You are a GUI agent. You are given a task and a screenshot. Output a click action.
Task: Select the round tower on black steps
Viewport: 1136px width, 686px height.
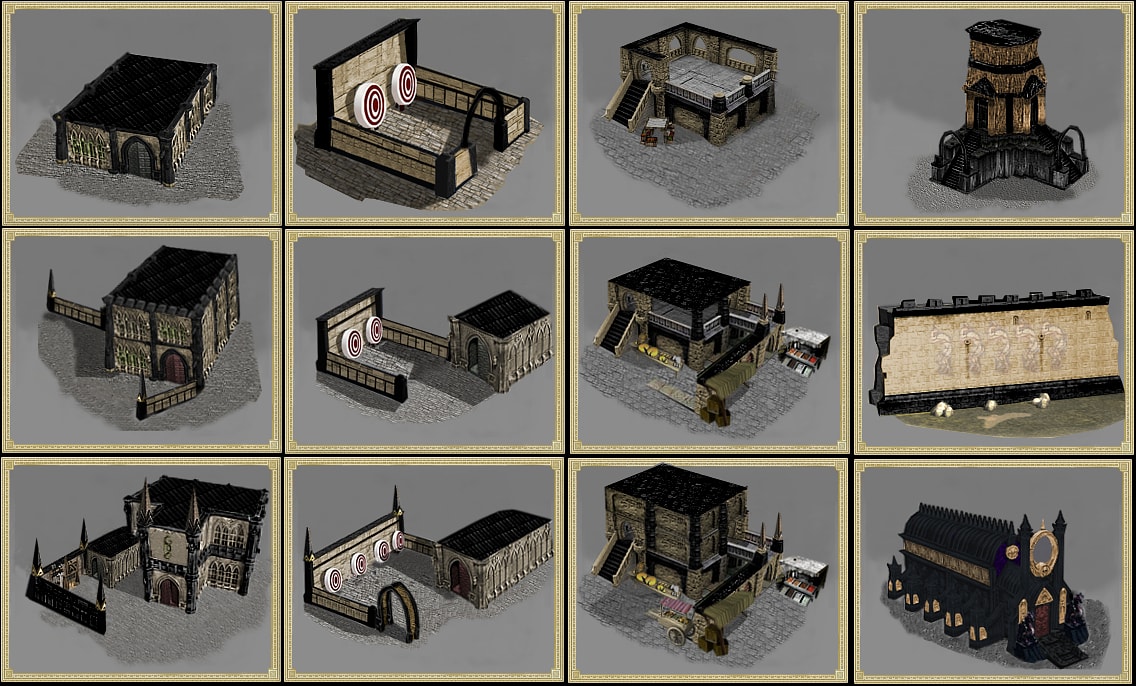pos(994,113)
